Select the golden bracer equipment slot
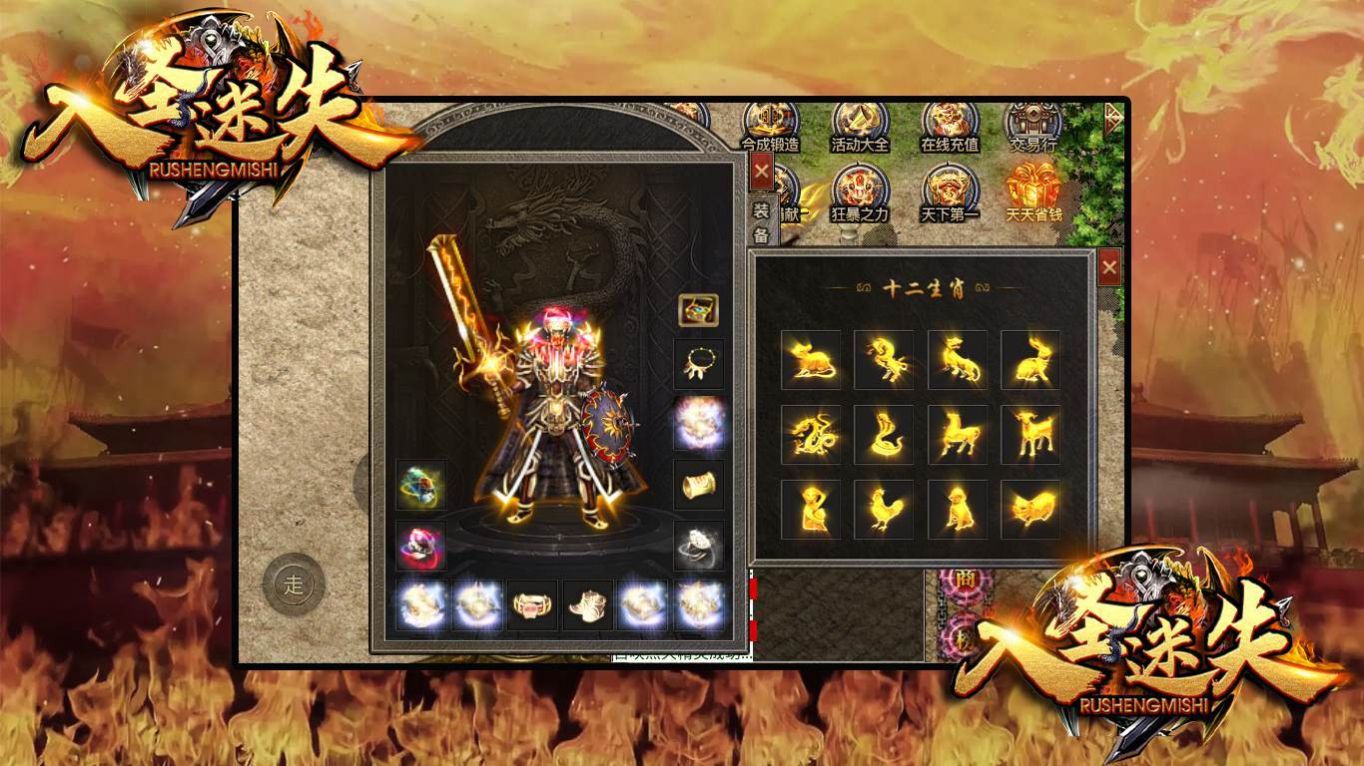The width and height of the screenshot is (1364, 766). click(699, 484)
